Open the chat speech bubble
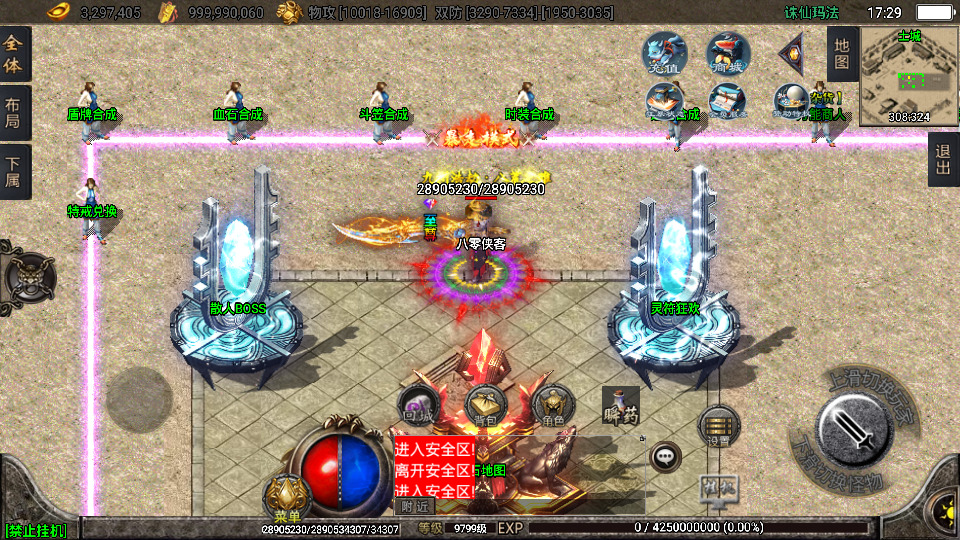Image resolution: width=960 pixels, height=540 pixels. click(x=664, y=458)
